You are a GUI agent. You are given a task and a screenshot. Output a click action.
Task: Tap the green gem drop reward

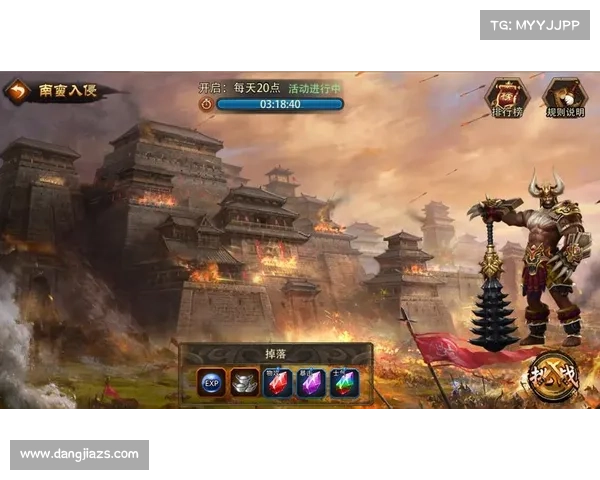(x=344, y=383)
